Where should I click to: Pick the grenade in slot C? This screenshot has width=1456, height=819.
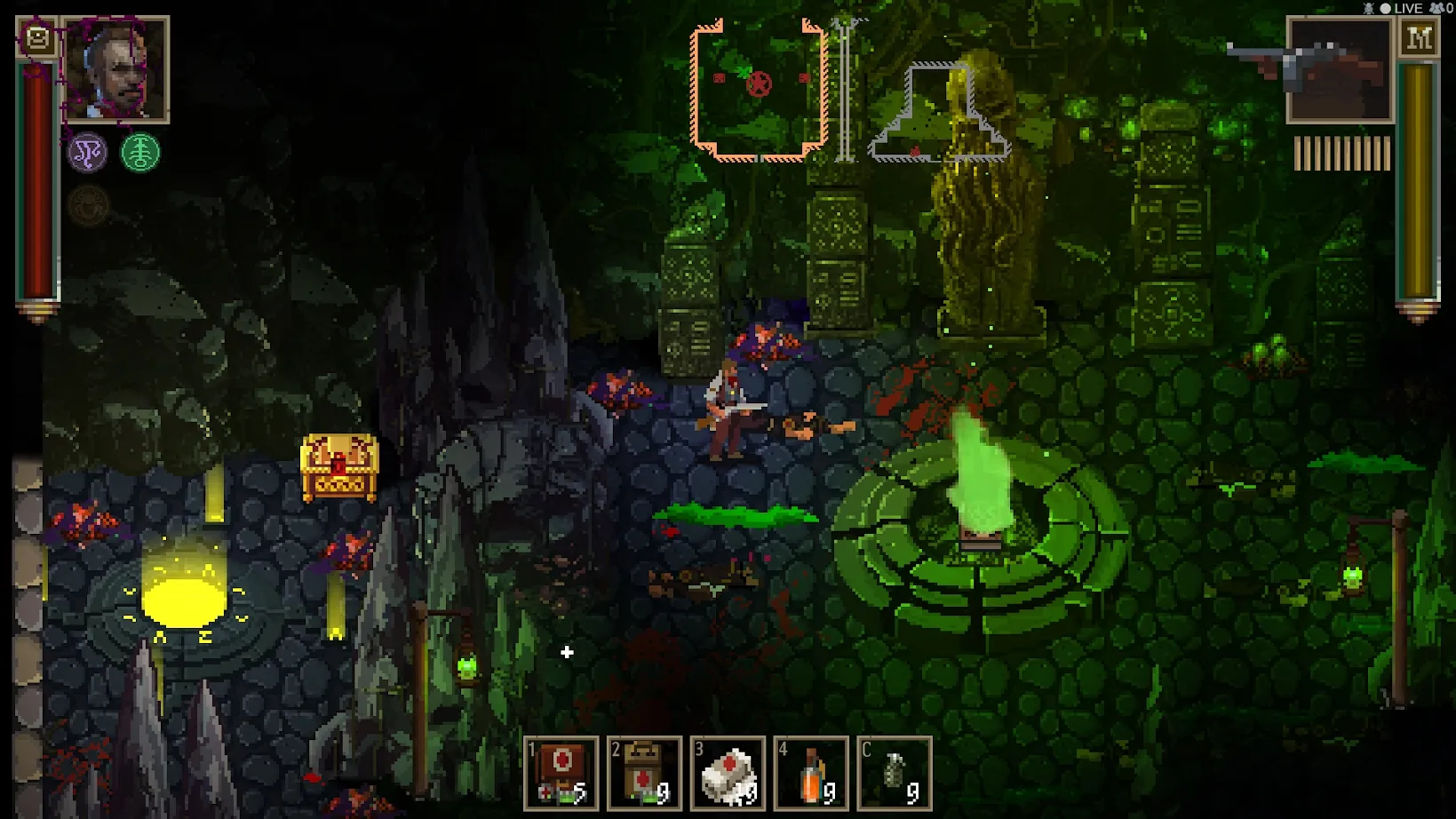click(x=894, y=773)
